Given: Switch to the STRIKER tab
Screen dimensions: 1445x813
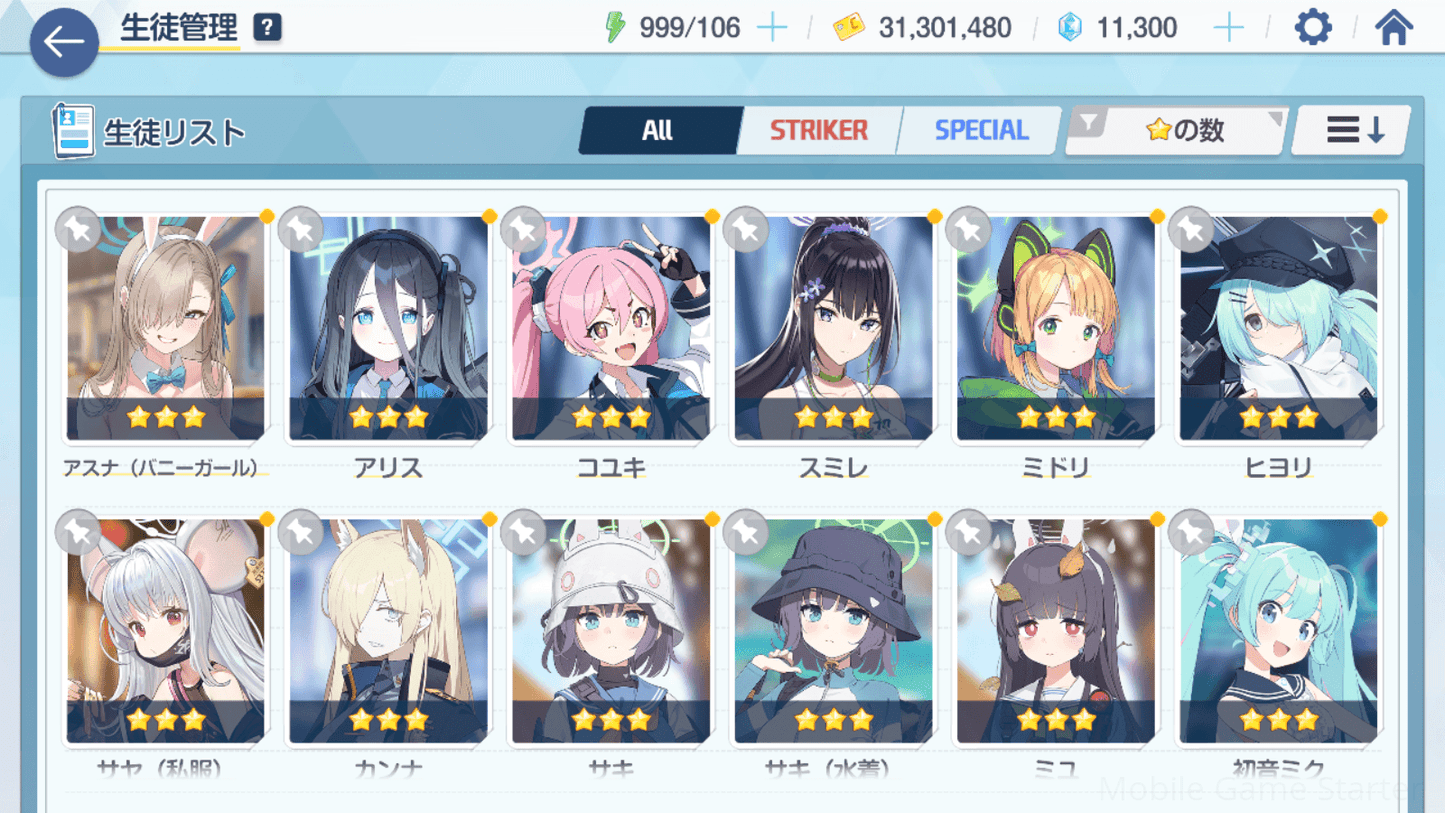Looking at the screenshot, I should point(818,131).
